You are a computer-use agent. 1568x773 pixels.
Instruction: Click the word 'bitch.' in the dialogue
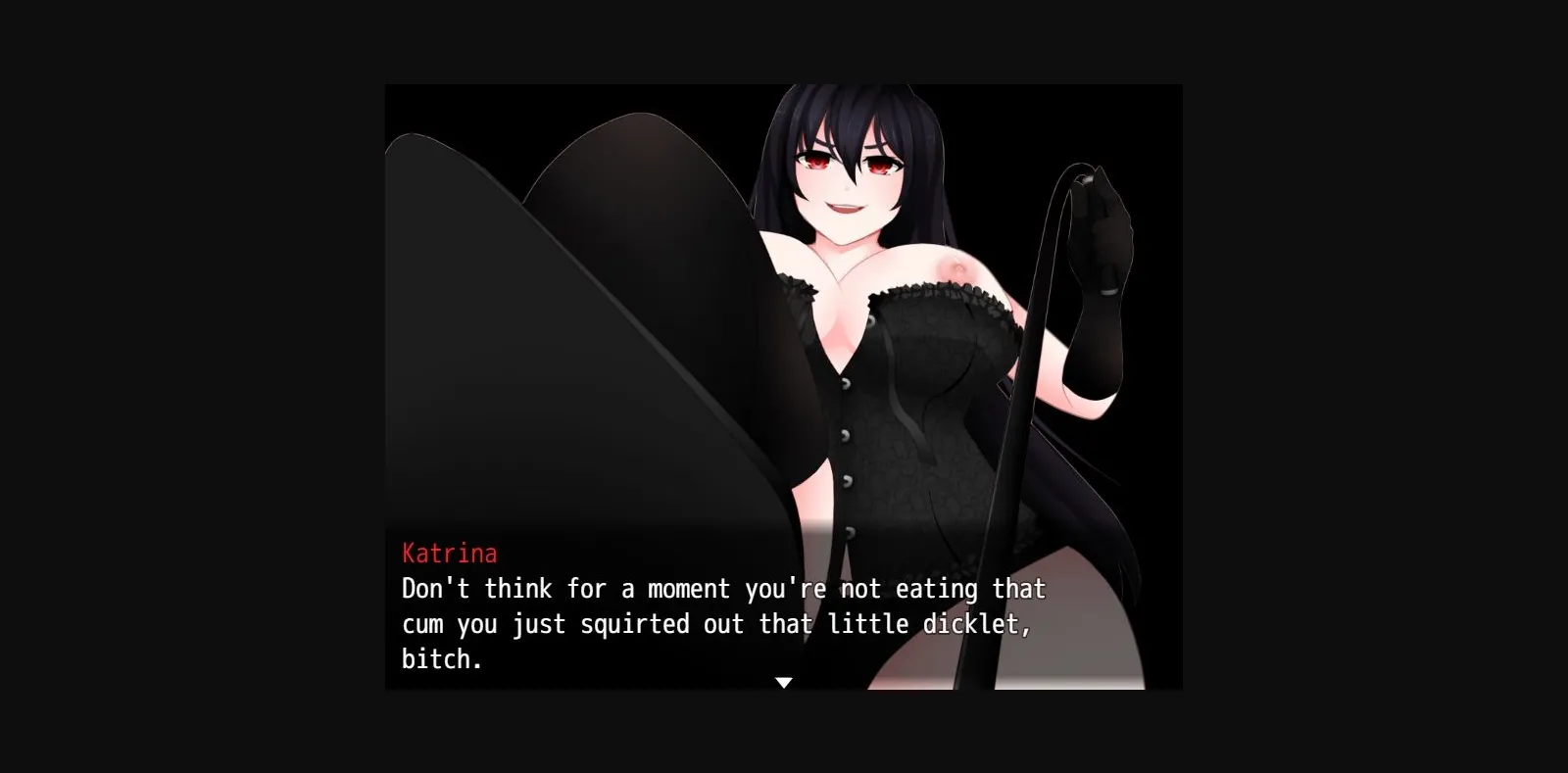(x=441, y=658)
